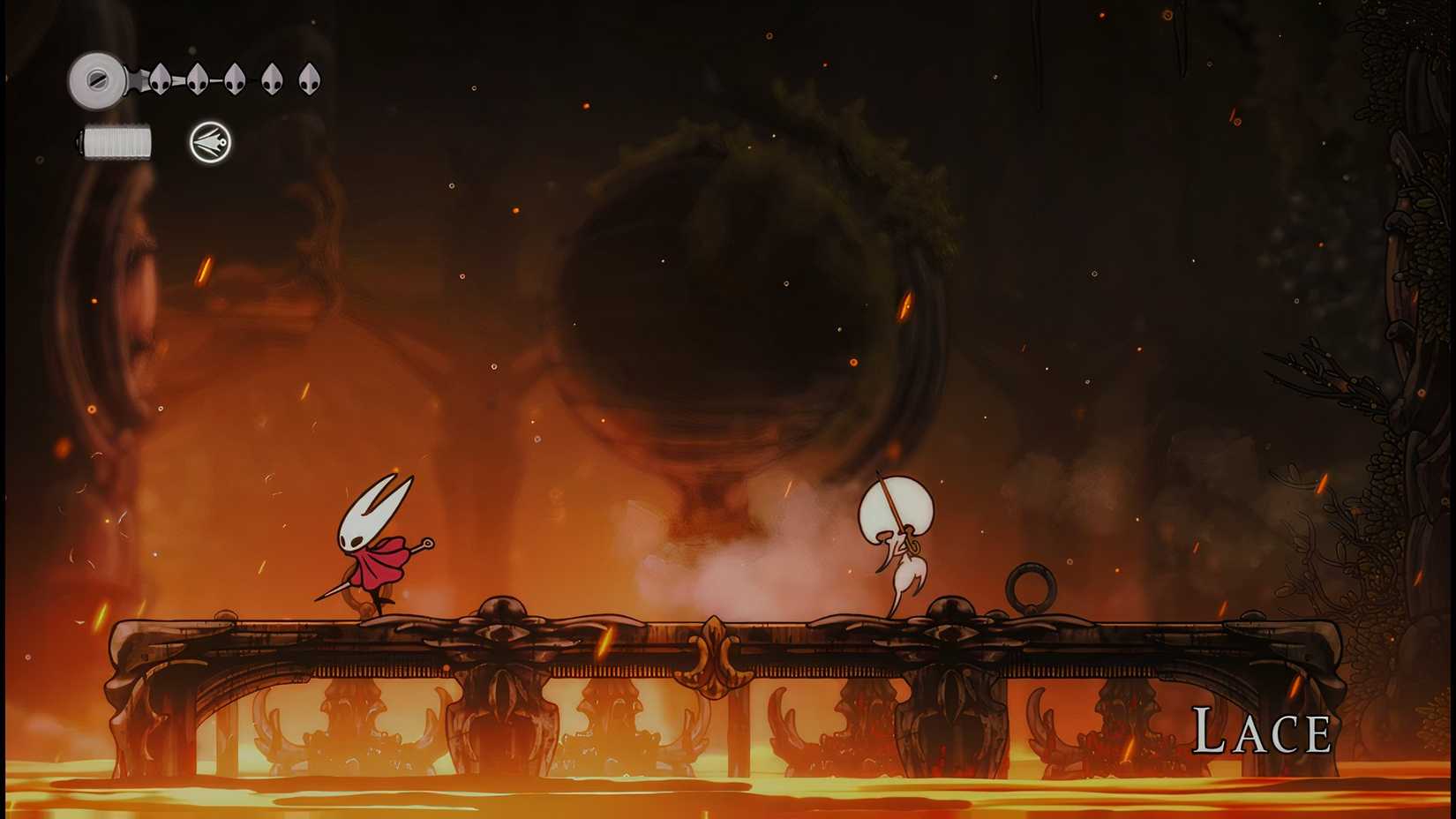Click the iron ring on the bridge
The width and height of the screenshot is (1456, 819).
tap(1030, 586)
